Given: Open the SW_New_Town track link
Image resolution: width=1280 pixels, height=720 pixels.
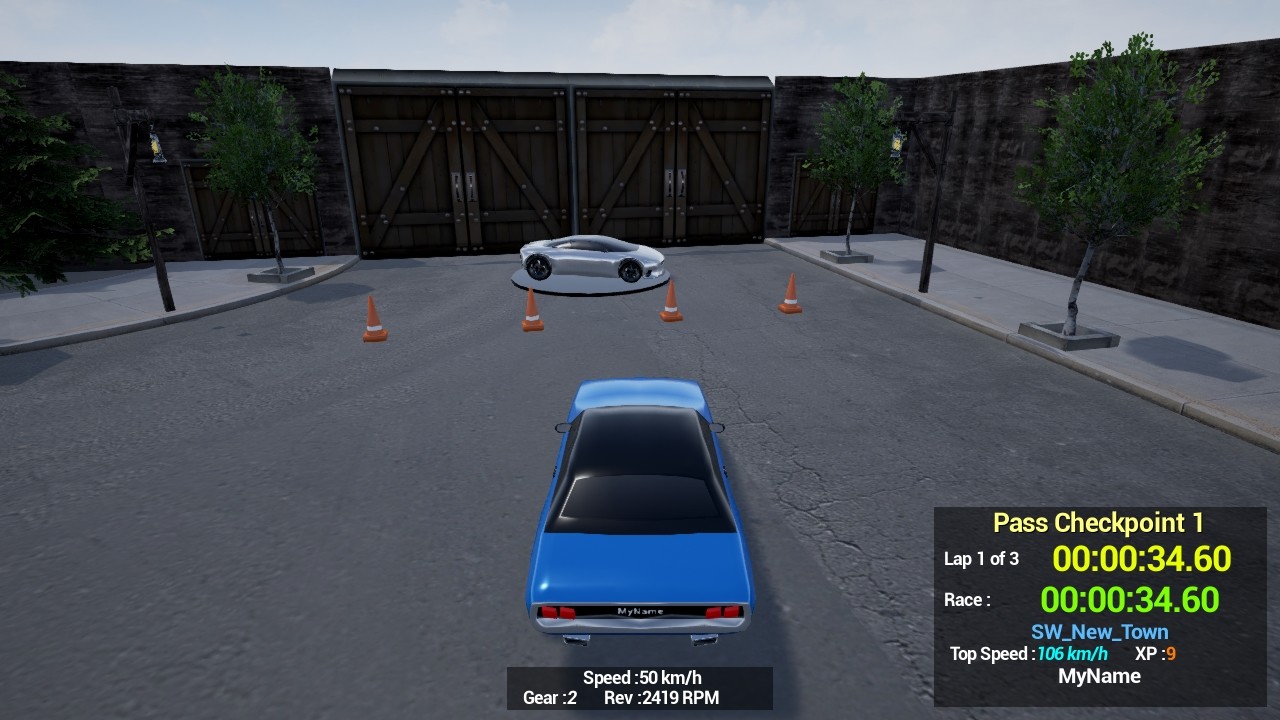Looking at the screenshot, I should (1098, 631).
